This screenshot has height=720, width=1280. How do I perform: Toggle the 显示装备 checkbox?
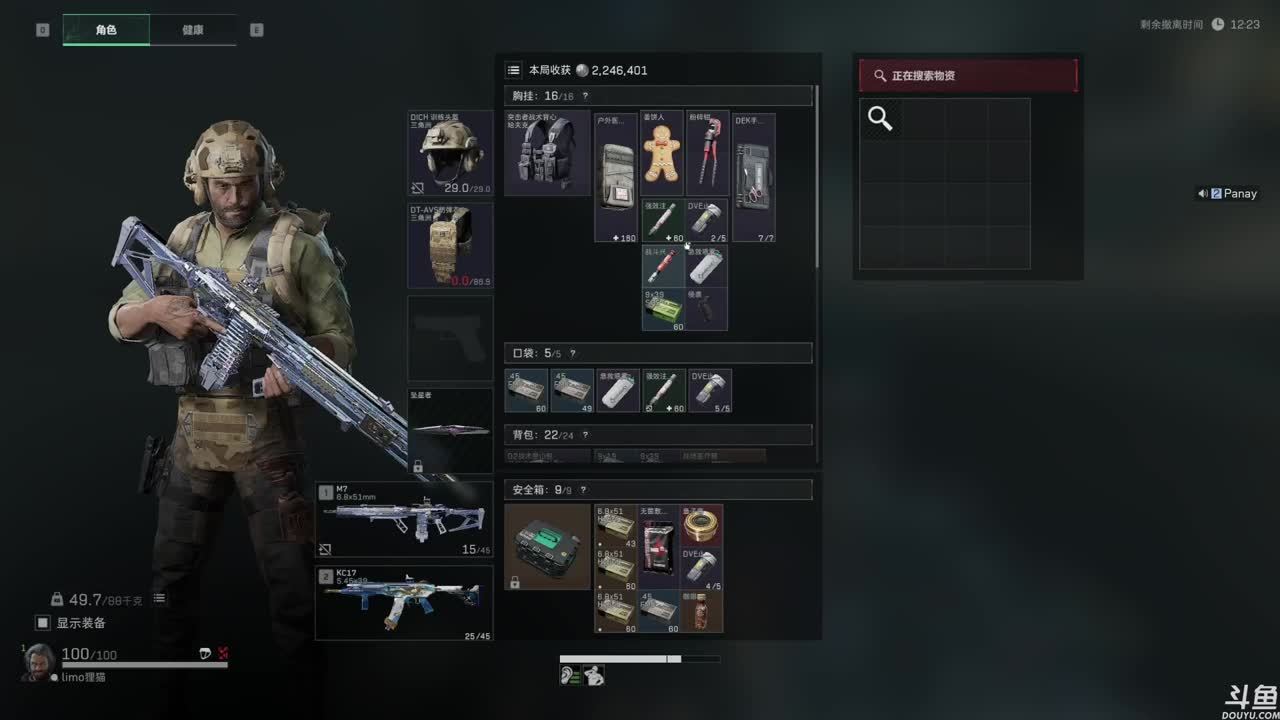(x=43, y=623)
